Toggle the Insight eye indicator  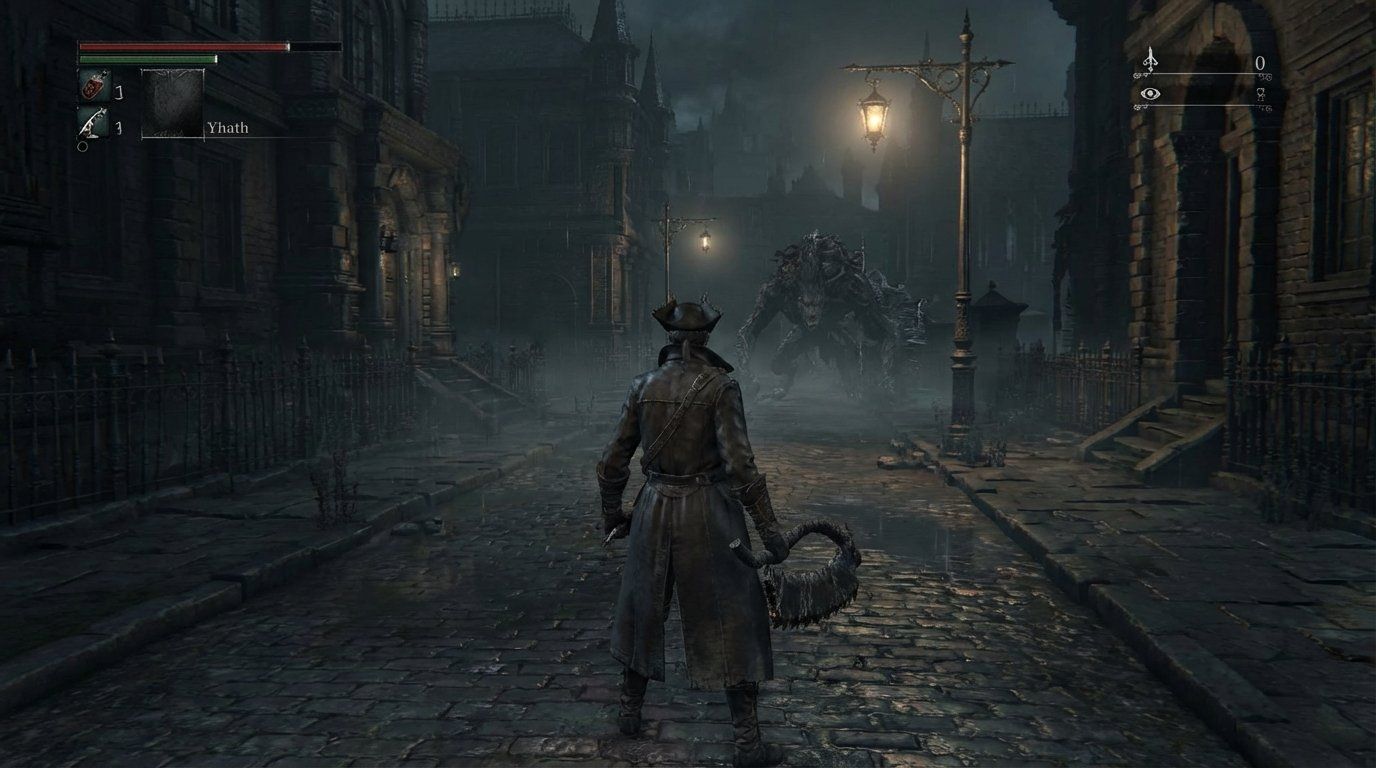1151,92
